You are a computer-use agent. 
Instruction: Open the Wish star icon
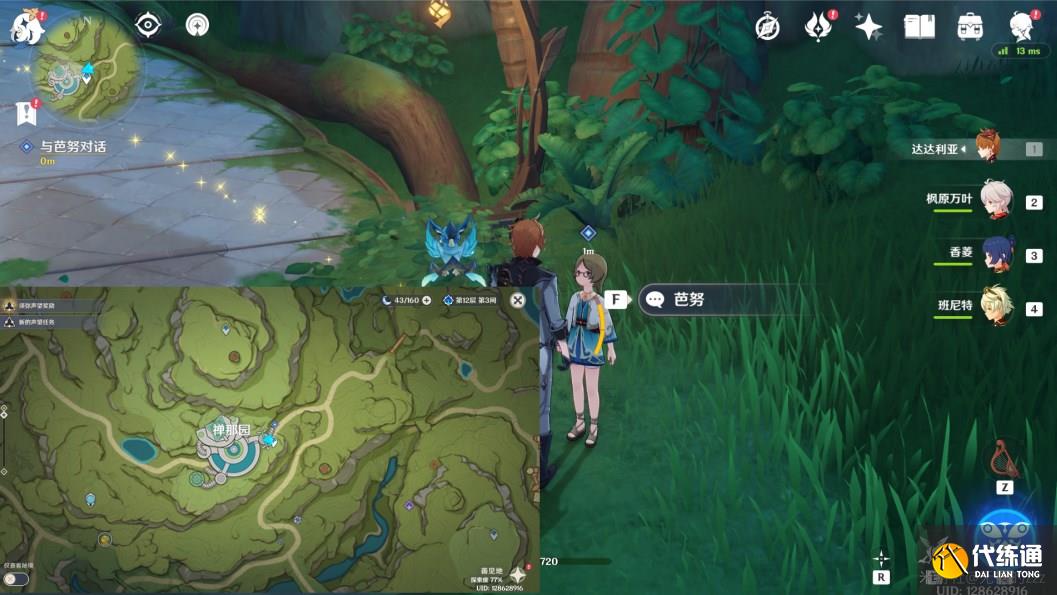[x=868, y=27]
